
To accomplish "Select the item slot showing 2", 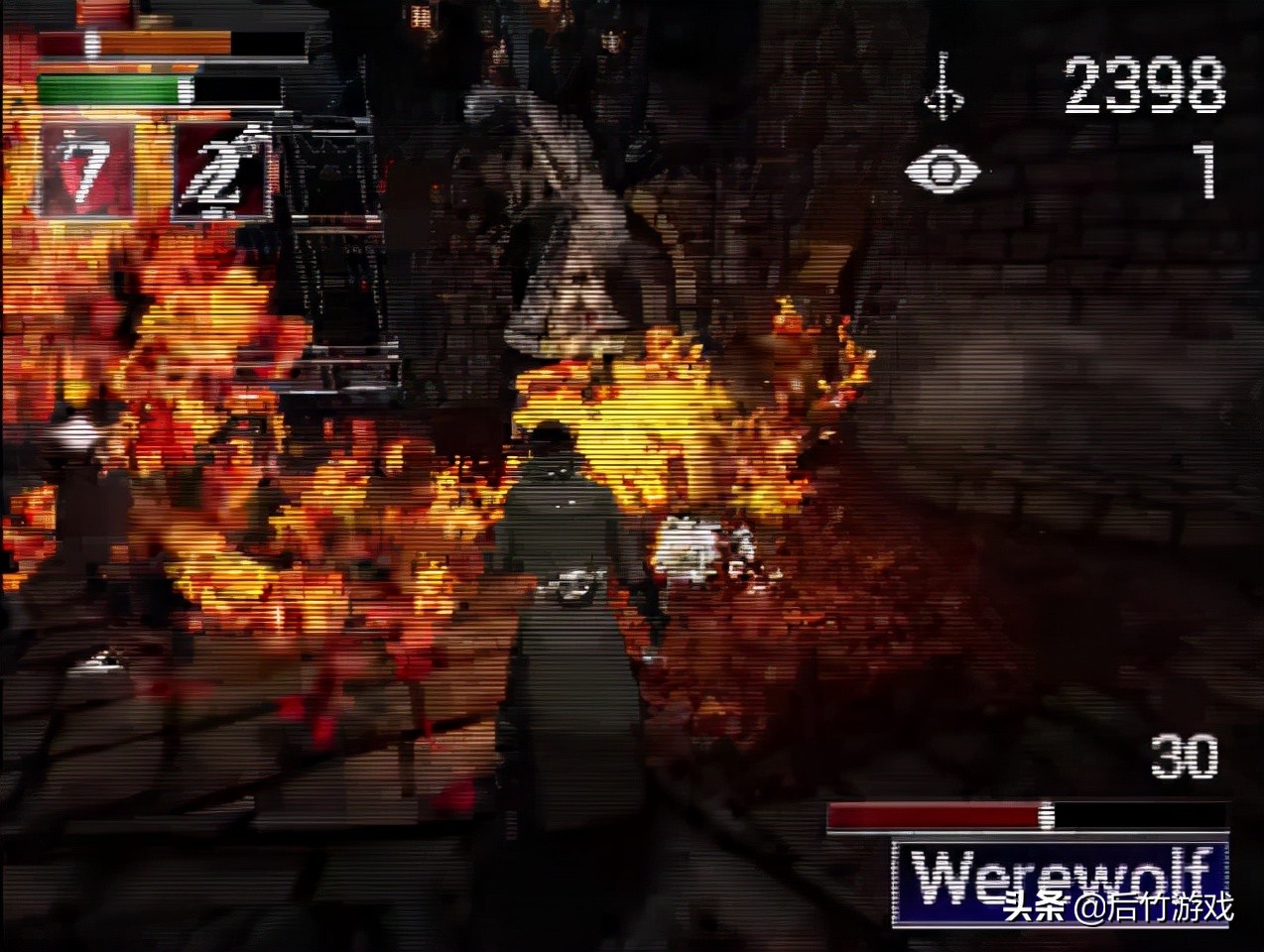I will click(x=222, y=172).
